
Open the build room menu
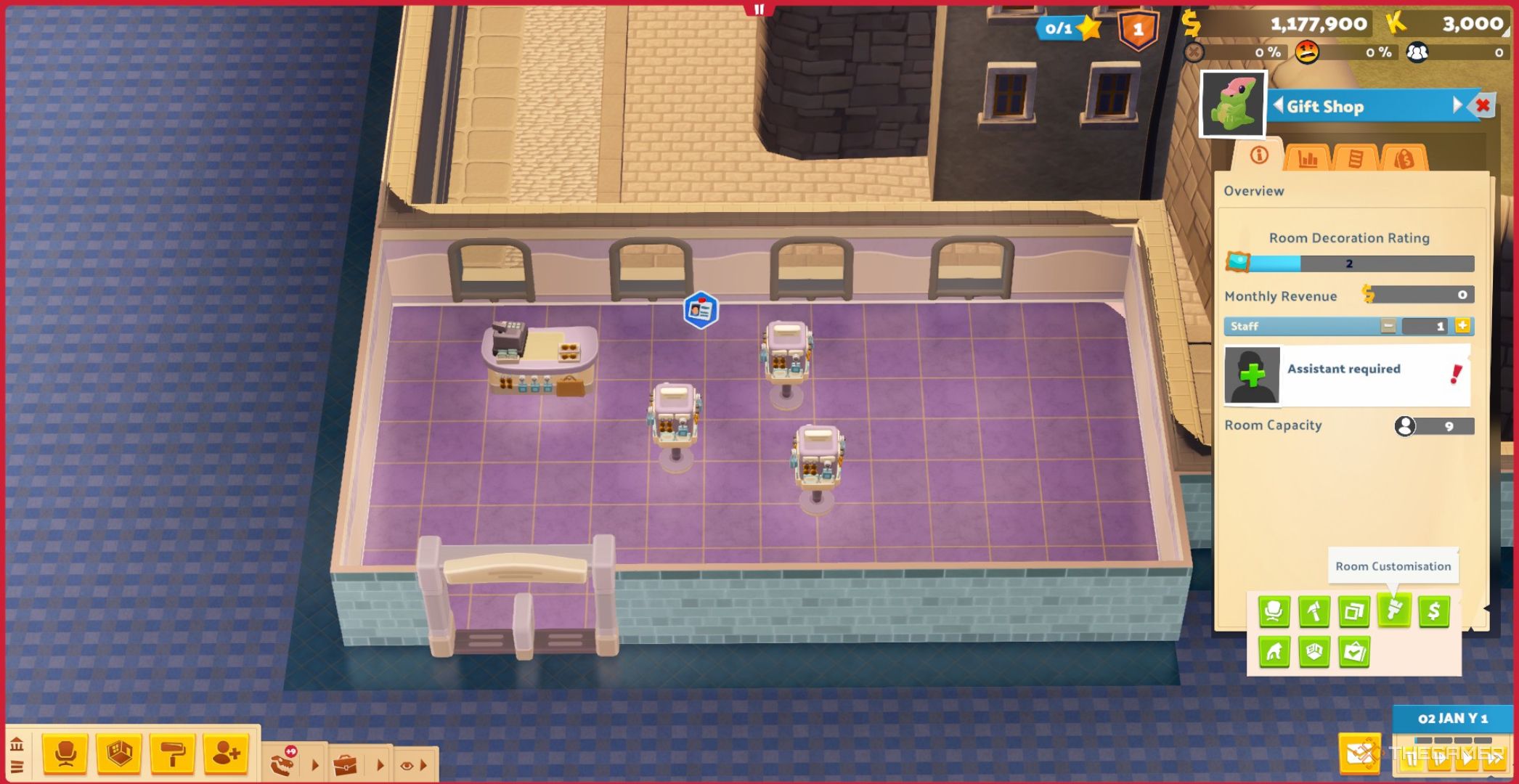pyautogui.click(x=119, y=754)
